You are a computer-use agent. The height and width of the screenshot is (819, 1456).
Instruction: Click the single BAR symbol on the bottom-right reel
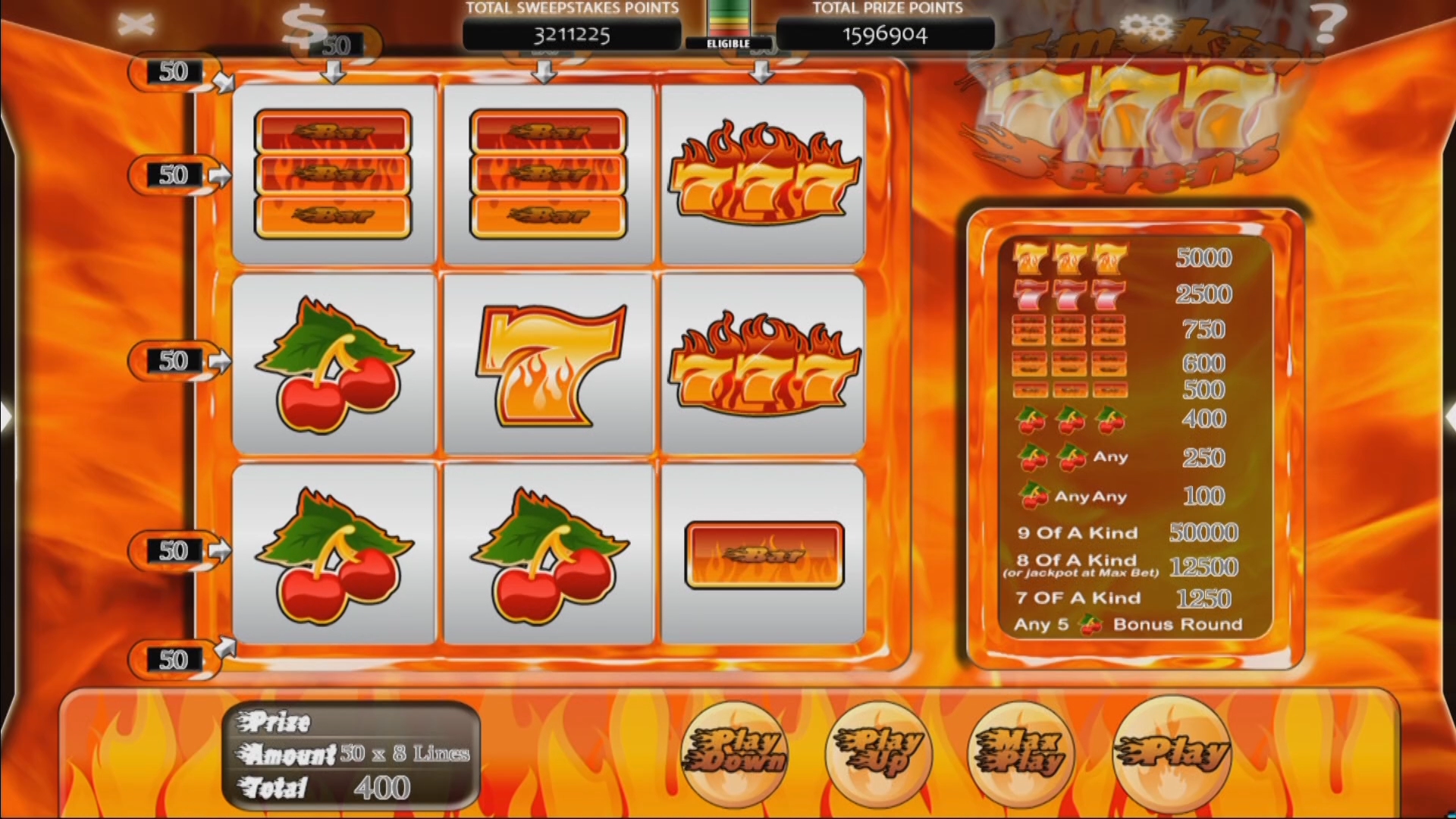766,554
